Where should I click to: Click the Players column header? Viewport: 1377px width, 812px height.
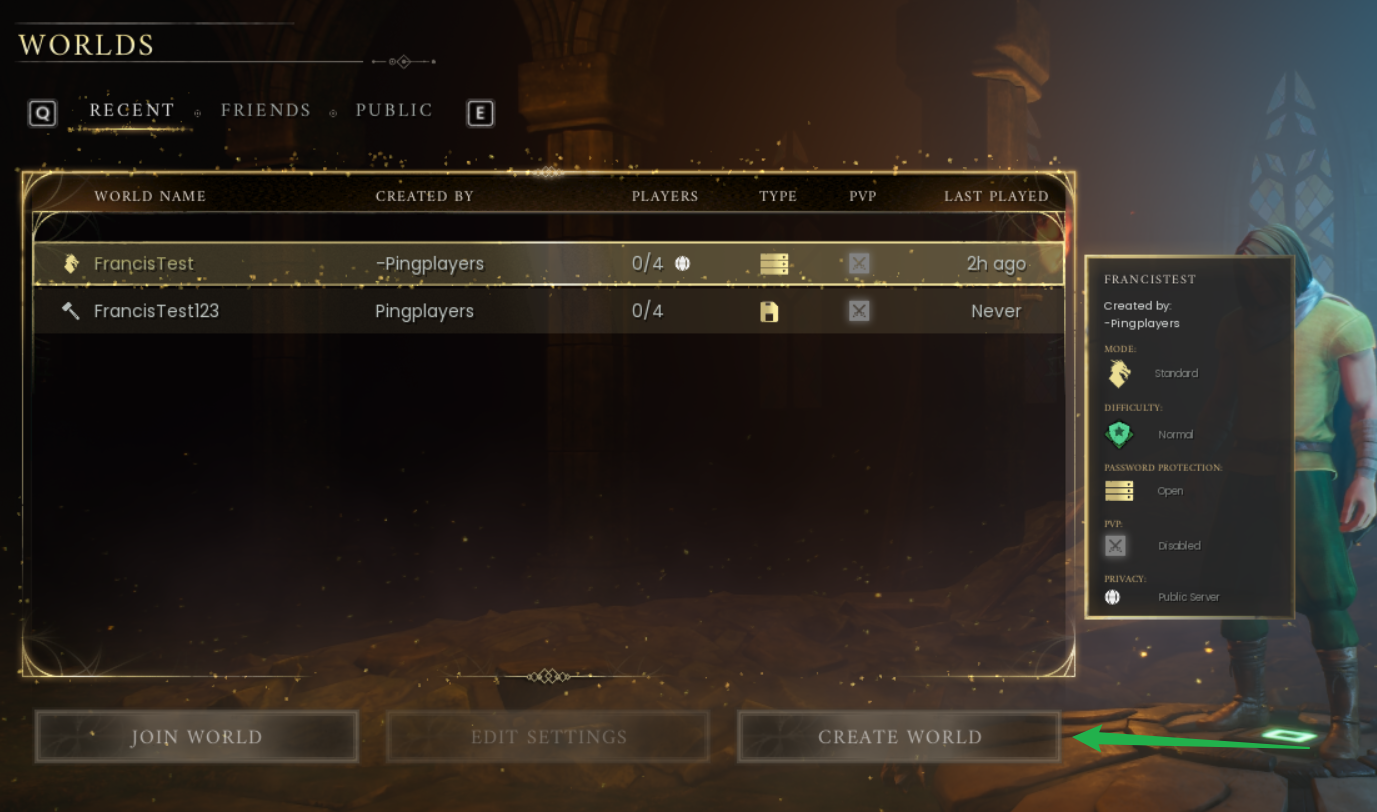tap(665, 196)
